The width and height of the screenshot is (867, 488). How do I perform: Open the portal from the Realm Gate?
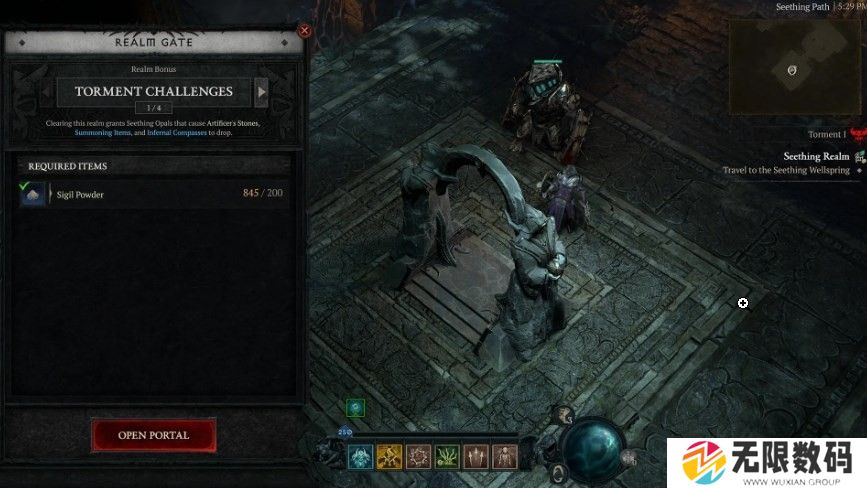(x=153, y=435)
